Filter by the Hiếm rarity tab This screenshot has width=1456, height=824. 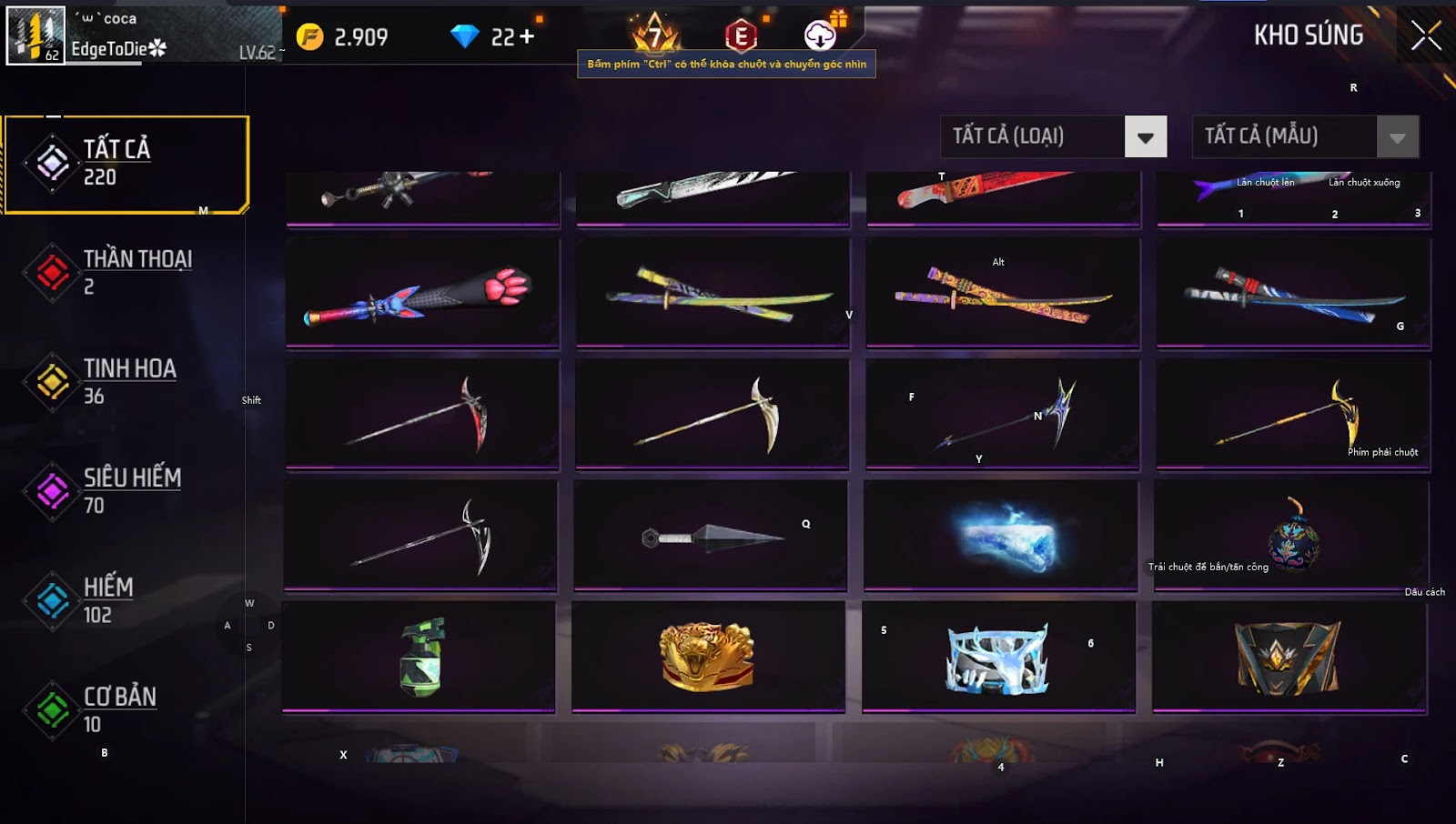click(126, 600)
